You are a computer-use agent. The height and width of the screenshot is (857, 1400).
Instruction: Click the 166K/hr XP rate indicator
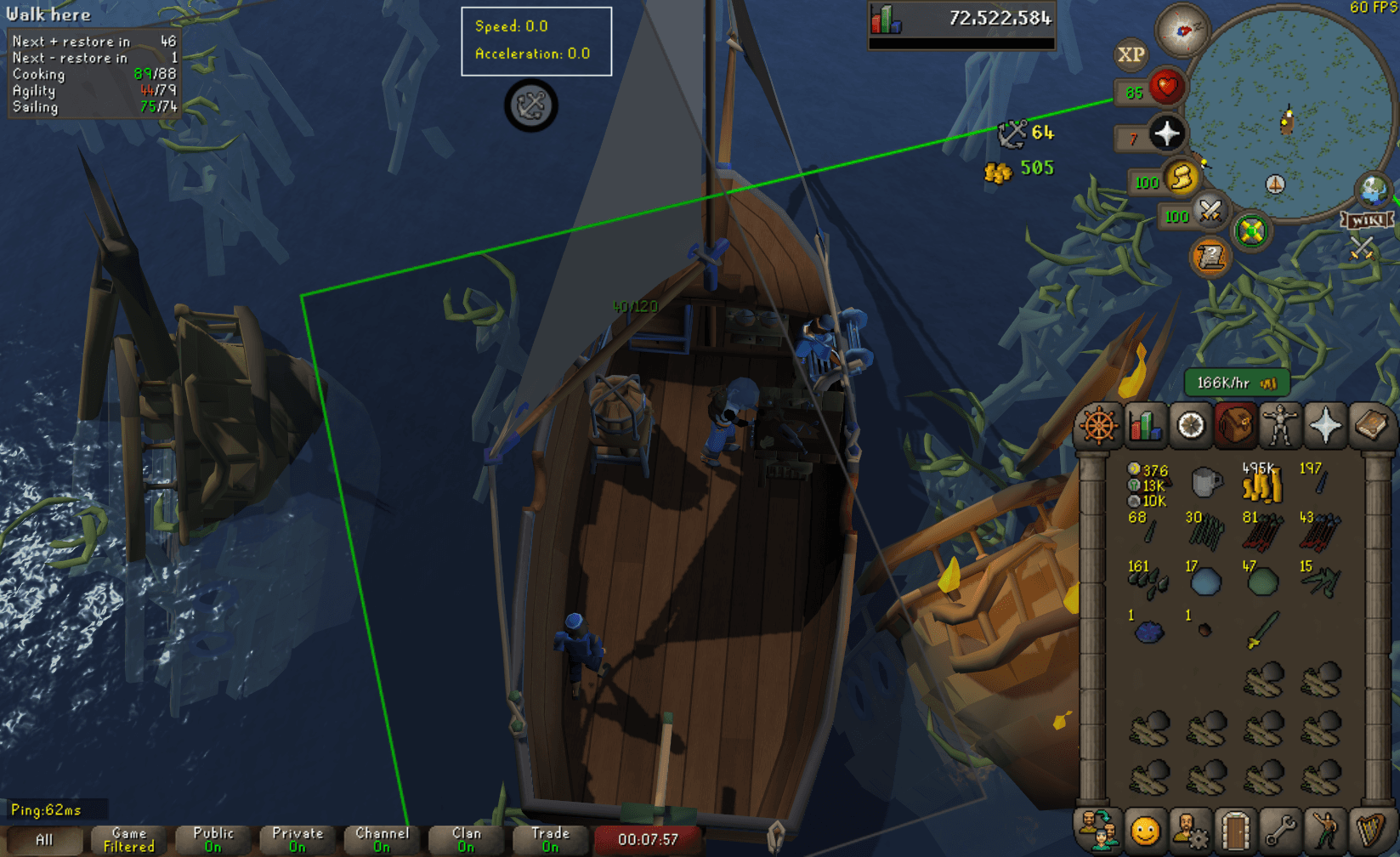click(1236, 383)
